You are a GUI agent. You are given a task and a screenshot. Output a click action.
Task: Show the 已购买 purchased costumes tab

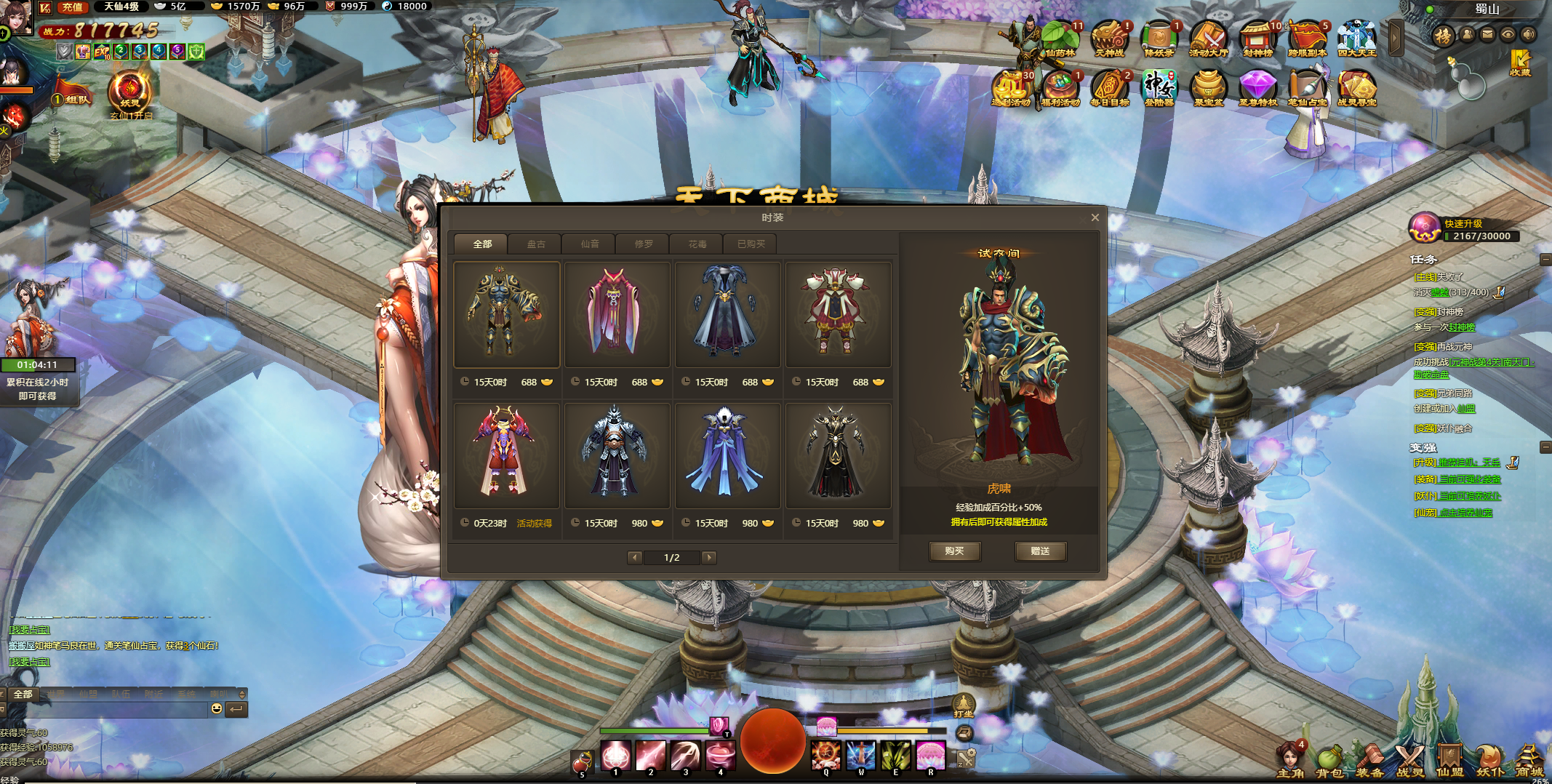(x=751, y=244)
